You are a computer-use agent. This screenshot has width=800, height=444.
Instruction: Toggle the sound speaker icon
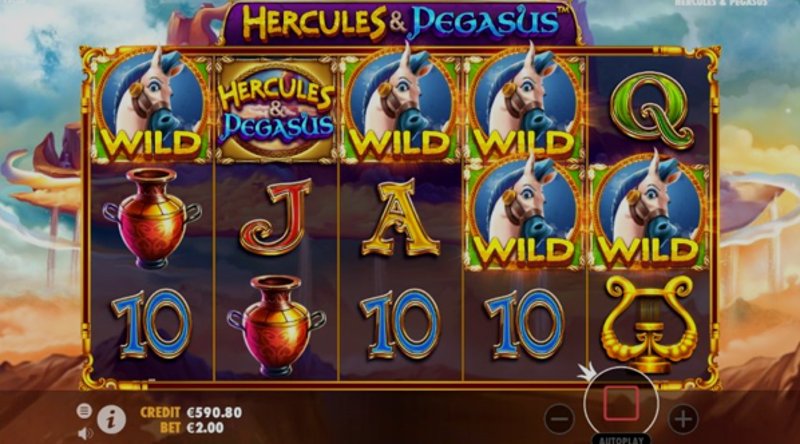[84, 432]
